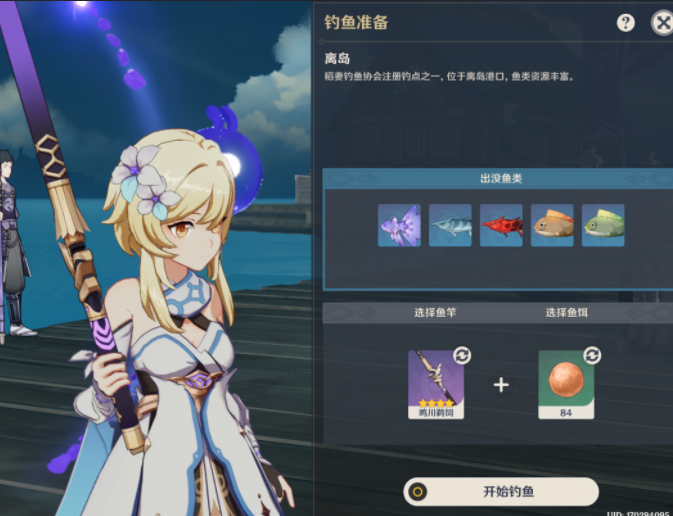Inspect the brown pufferfish thumbnail
This screenshot has width=673, height=516.
pyautogui.click(x=552, y=225)
